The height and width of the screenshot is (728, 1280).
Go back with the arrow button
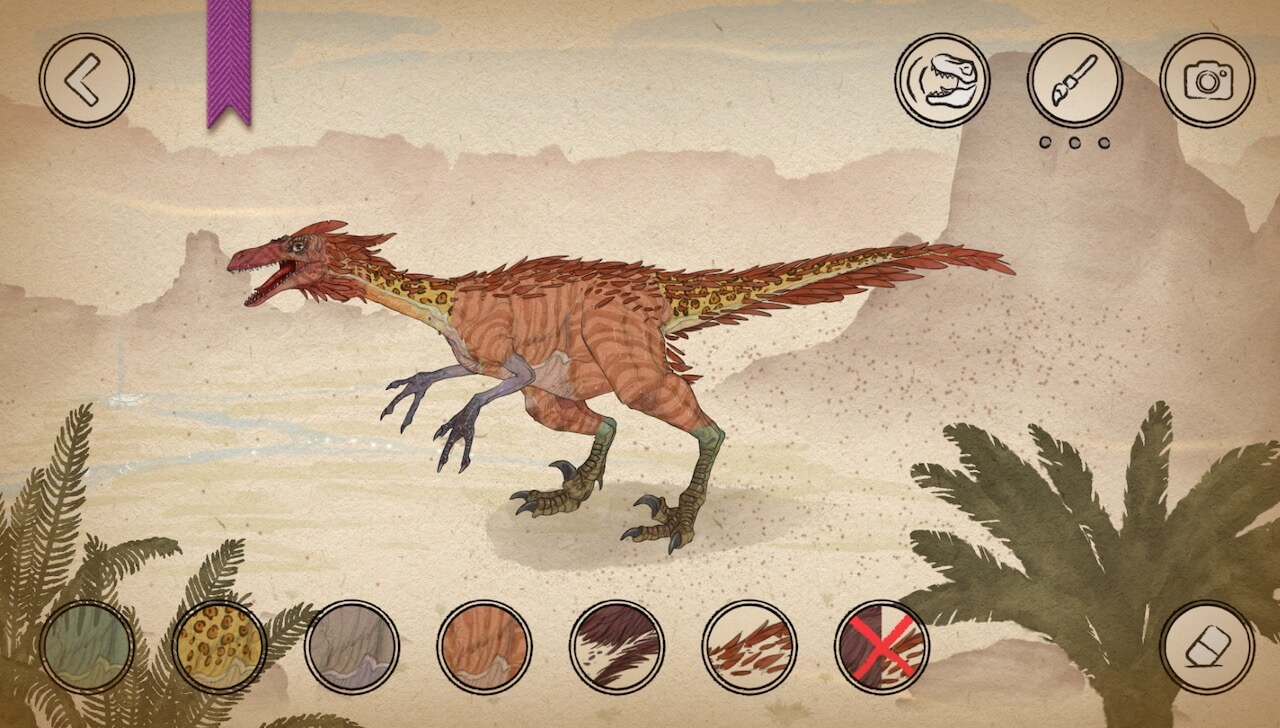(x=87, y=81)
